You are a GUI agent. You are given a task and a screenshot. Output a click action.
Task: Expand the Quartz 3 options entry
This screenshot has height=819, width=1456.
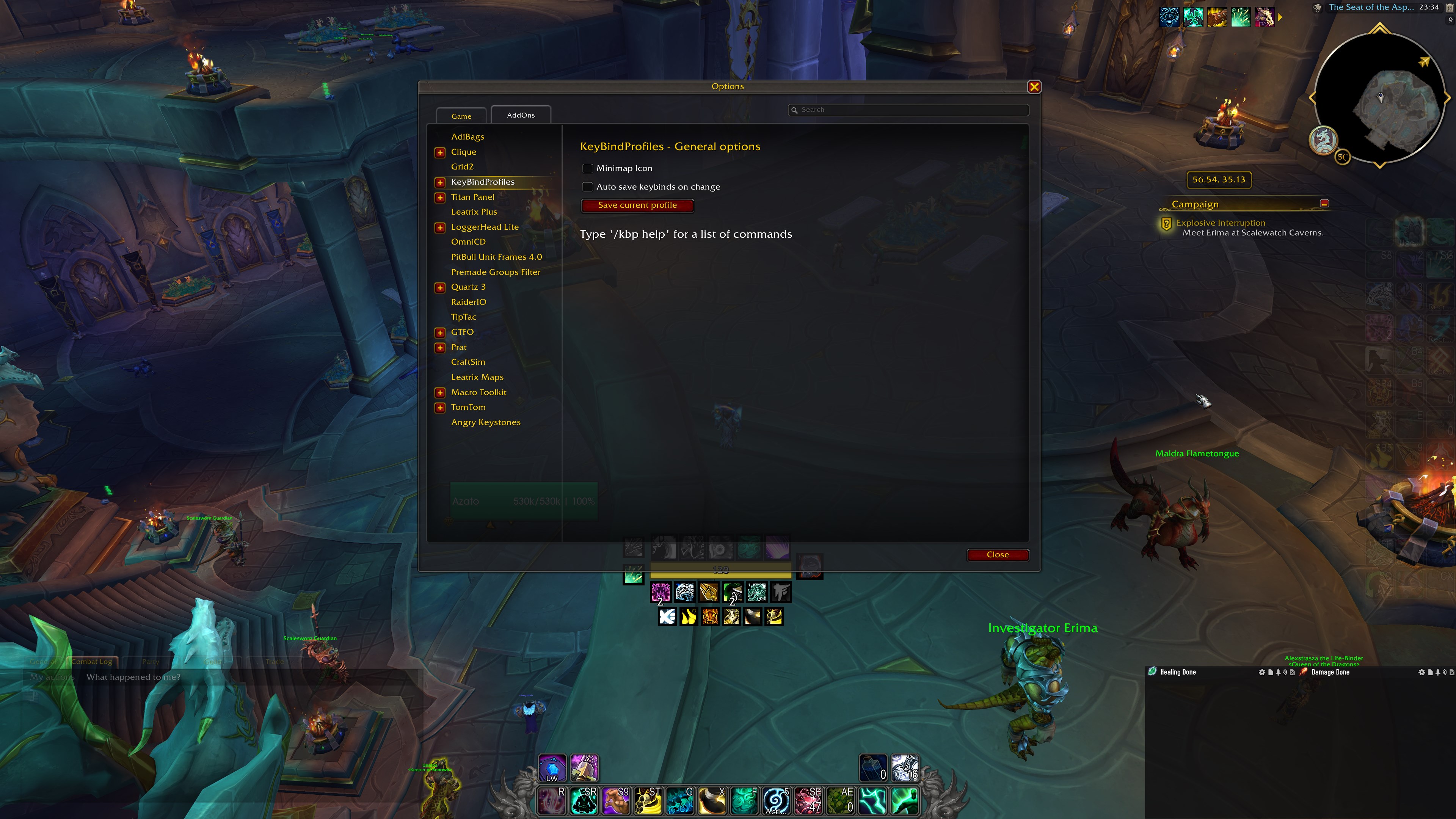pyautogui.click(x=440, y=287)
